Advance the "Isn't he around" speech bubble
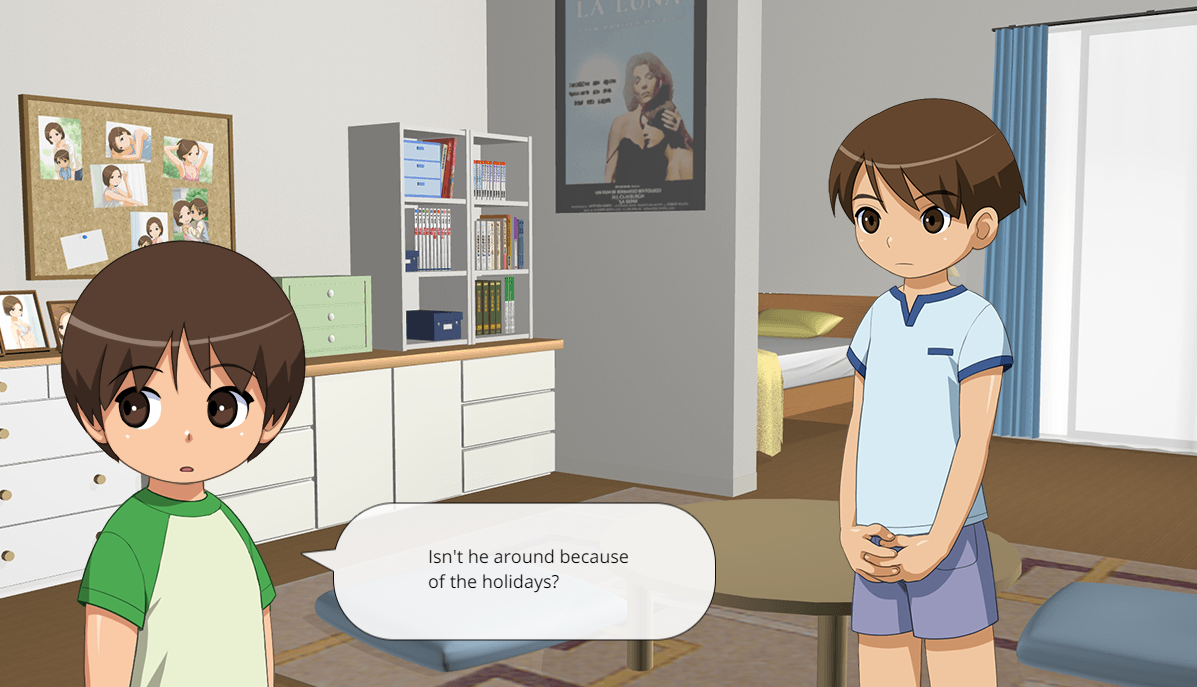The height and width of the screenshot is (687, 1197). [x=526, y=570]
